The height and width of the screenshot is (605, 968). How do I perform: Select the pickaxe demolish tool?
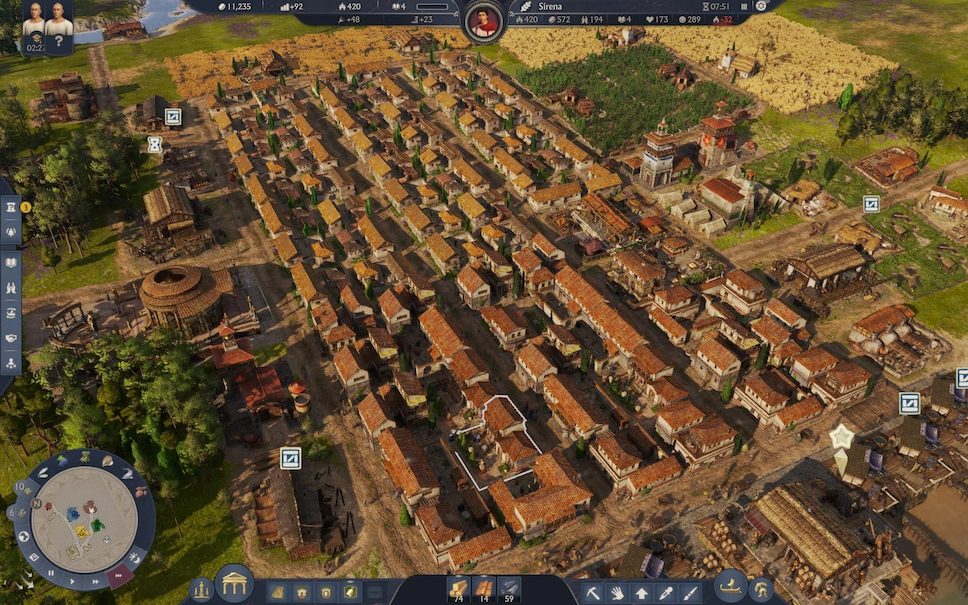pyautogui.click(x=592, y=591)
